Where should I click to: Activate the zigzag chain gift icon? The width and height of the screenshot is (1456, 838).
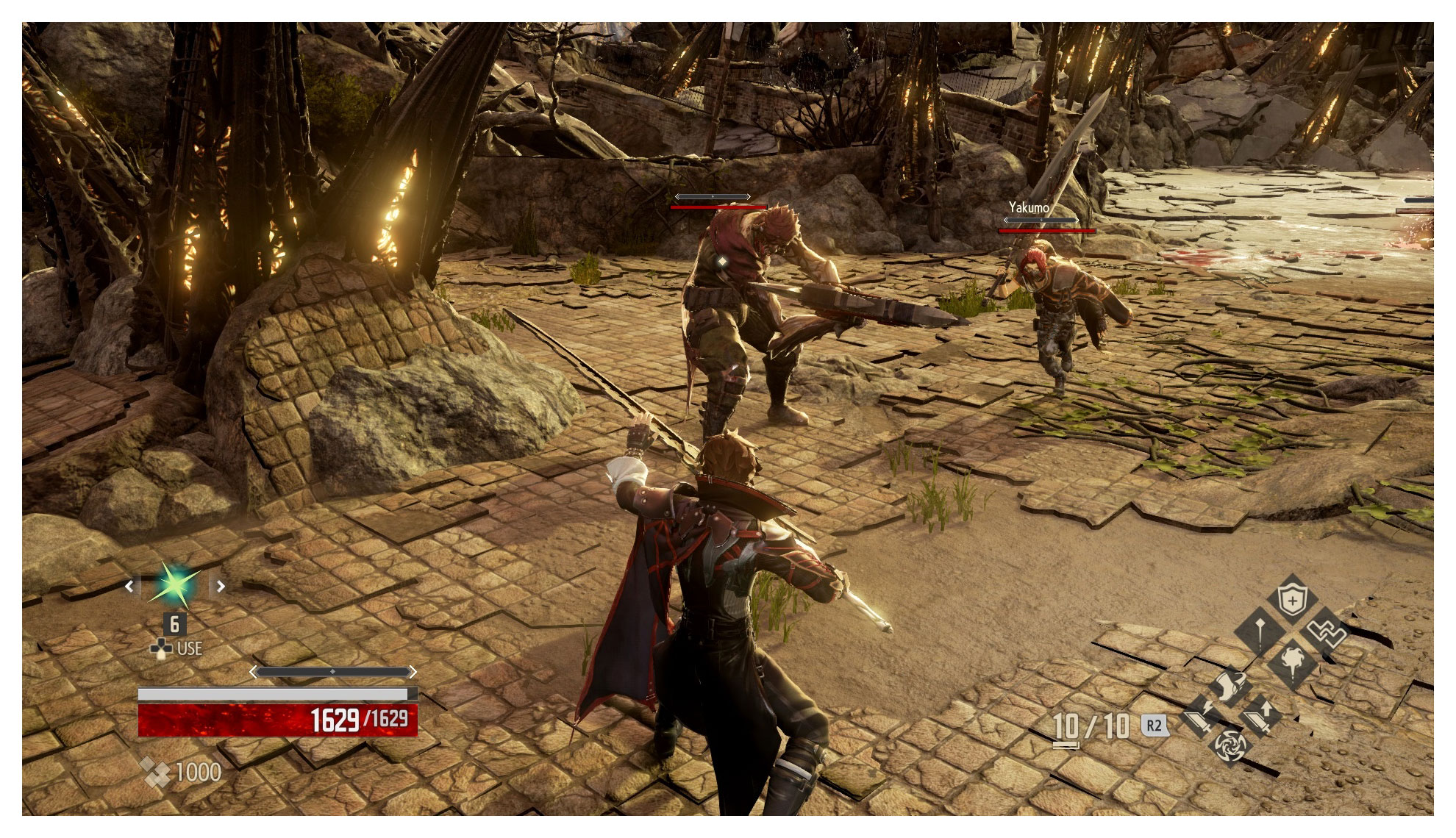pyautogui.click(x=1324, y=632)
